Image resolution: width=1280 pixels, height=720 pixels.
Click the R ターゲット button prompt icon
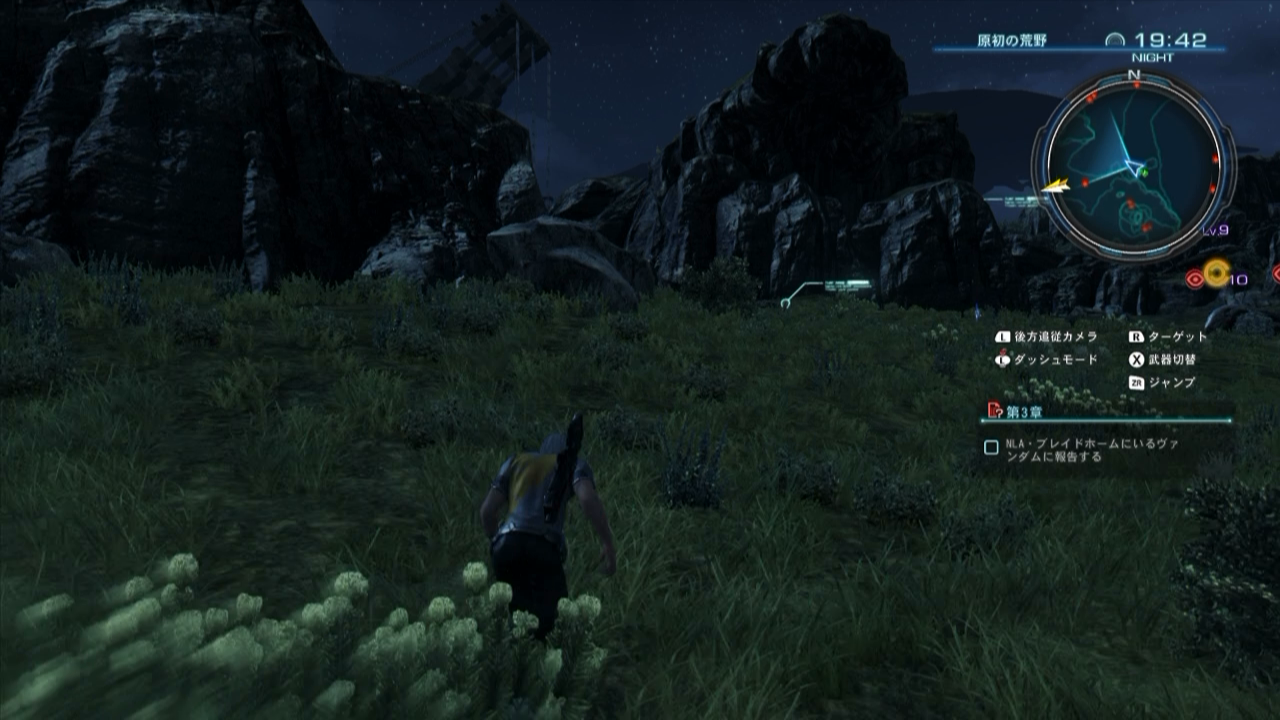tap(1135, 336)
